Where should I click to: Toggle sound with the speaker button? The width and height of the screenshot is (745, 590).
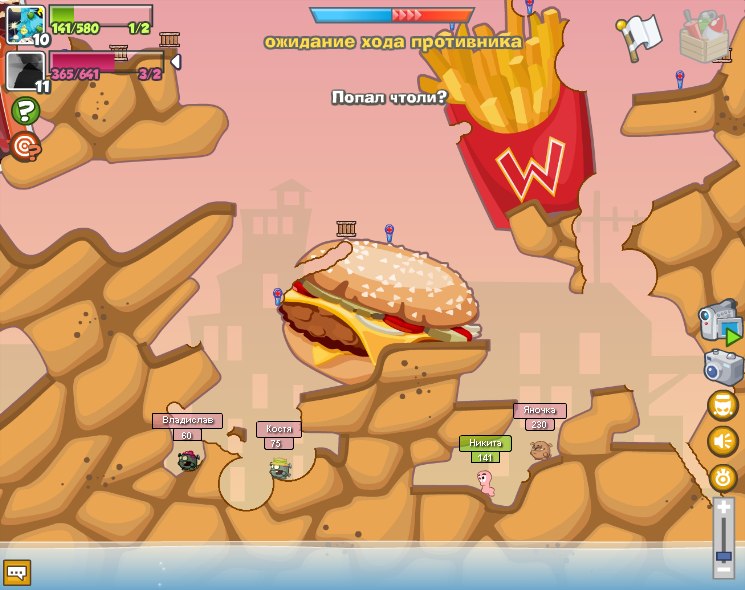(x=723, y=441)
